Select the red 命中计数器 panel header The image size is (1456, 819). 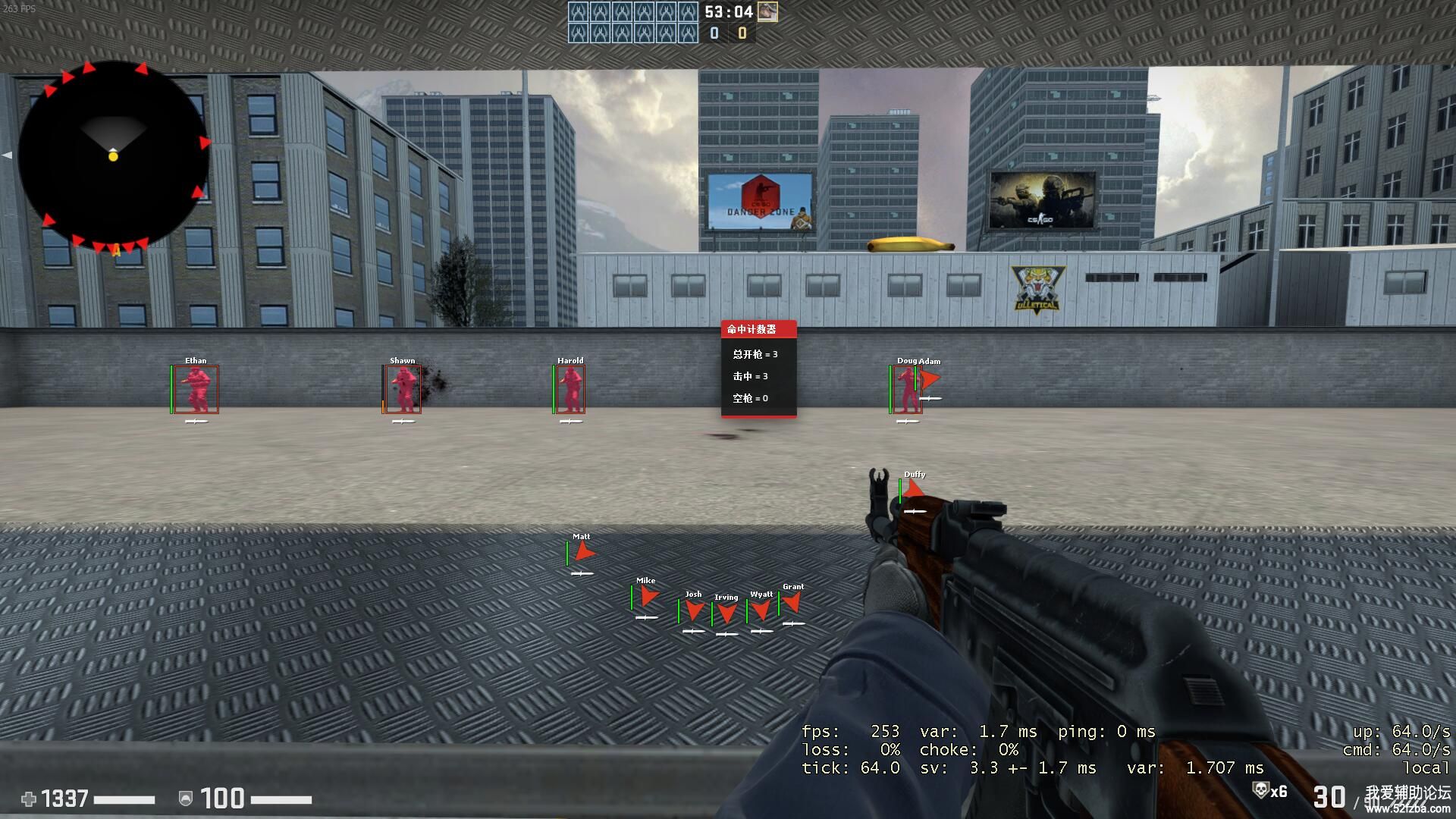(758, 329)
